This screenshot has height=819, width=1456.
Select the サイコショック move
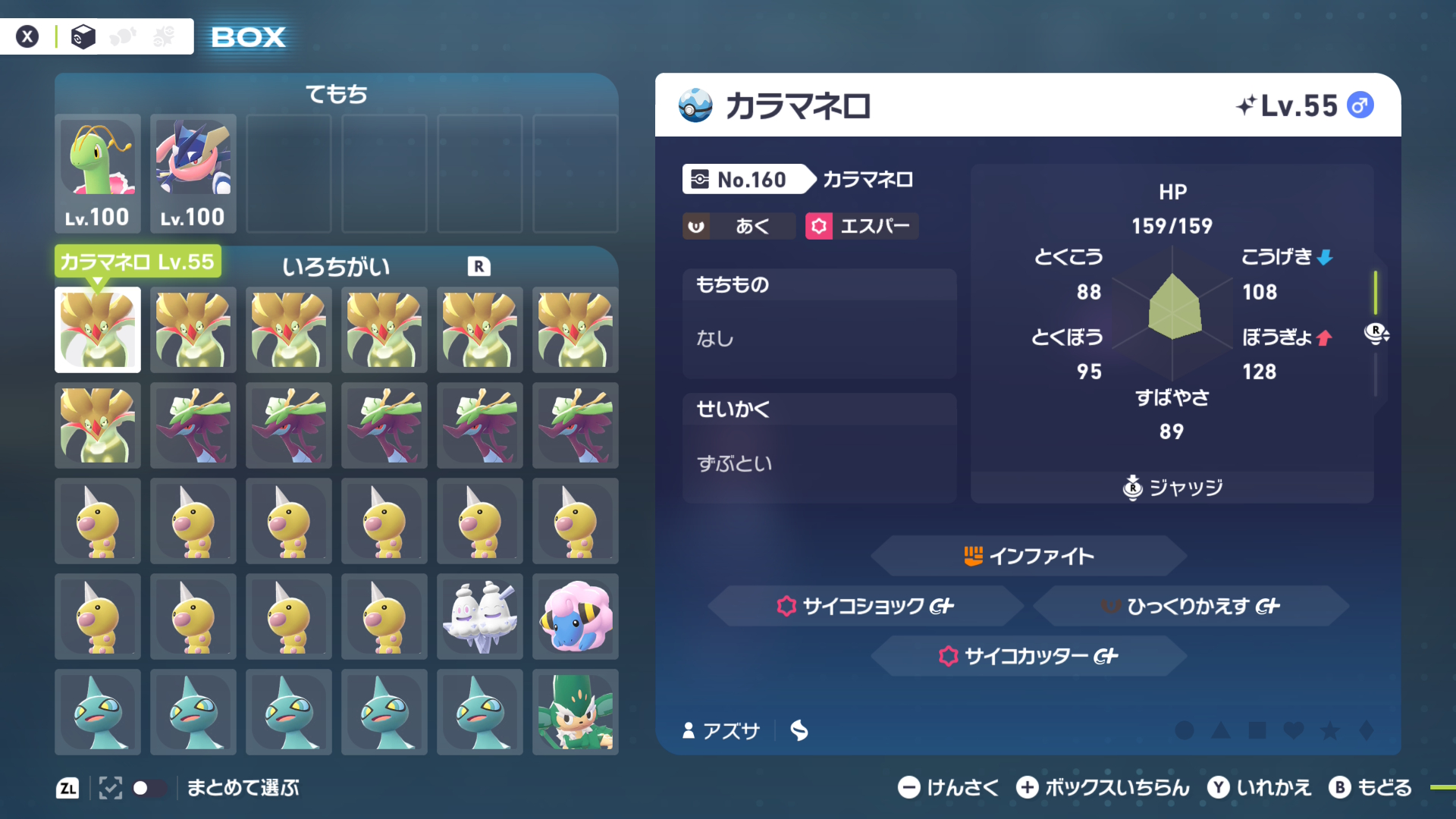[866, 606]
